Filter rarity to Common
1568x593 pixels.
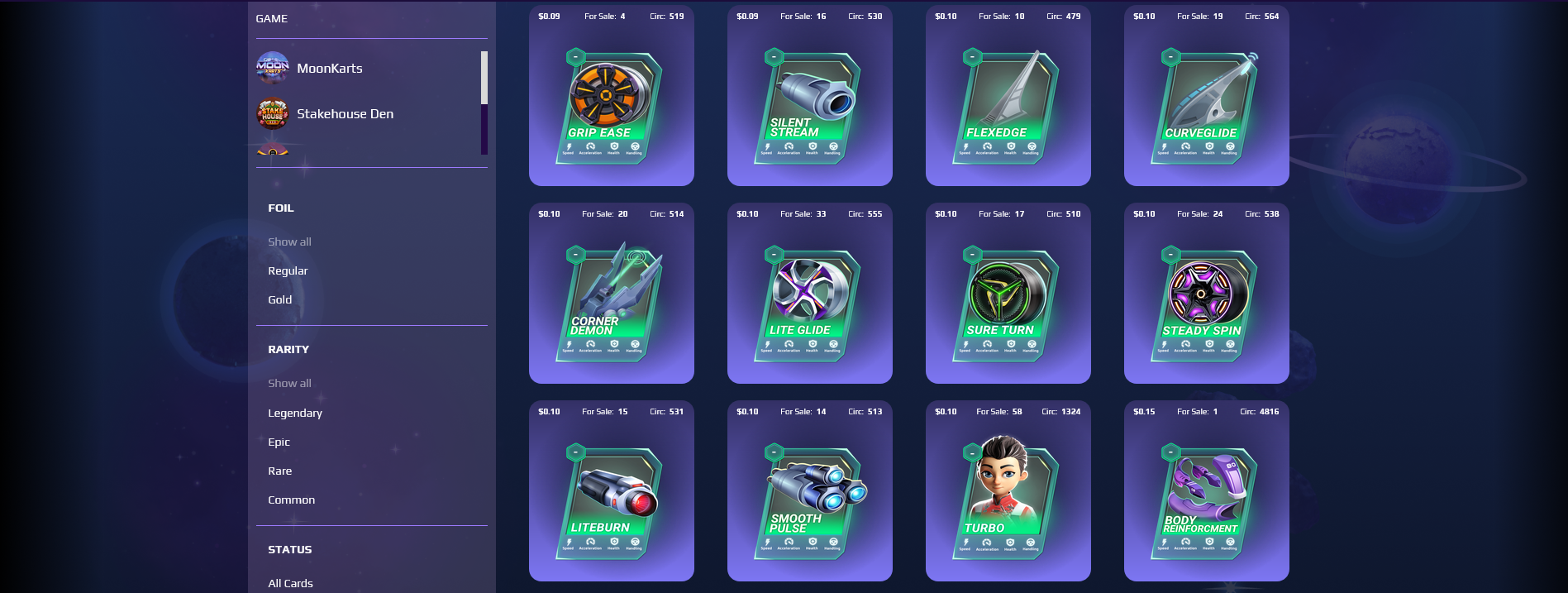point(291,500)
